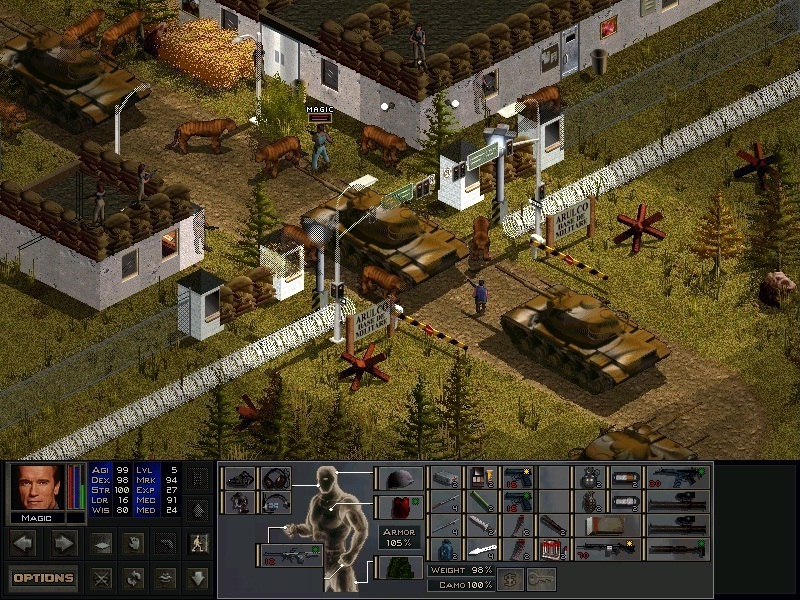Pick the rifle held in hand slot
Viewport: 800px width, 600px height.
(292, 553)
